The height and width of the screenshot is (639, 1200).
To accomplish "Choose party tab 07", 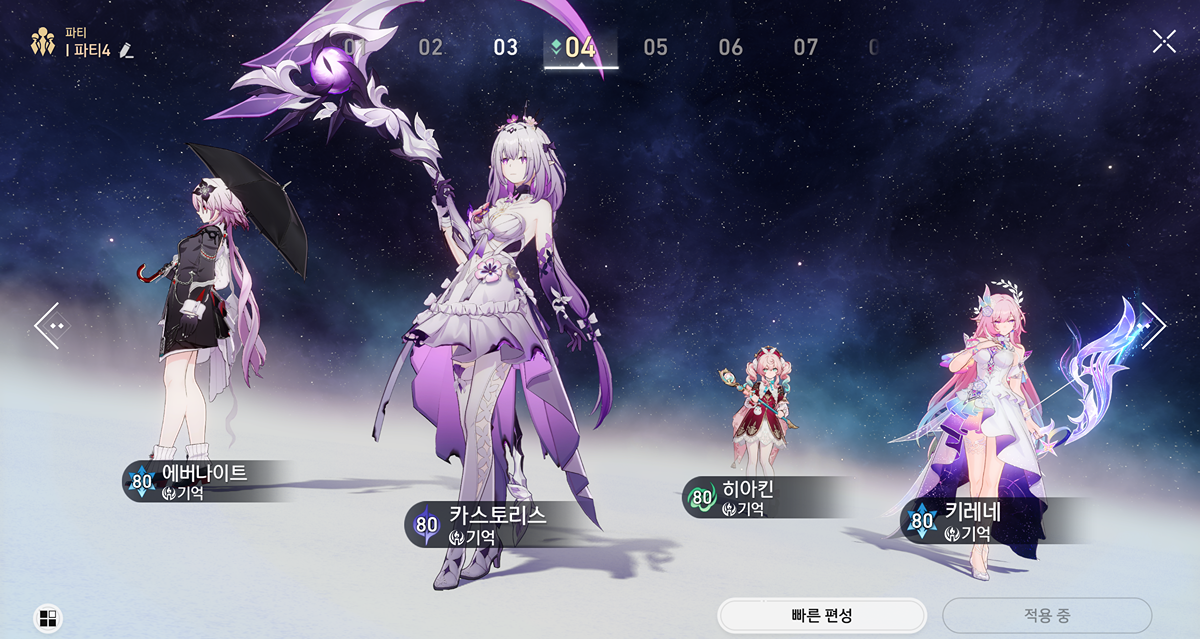I will point(806,47).
